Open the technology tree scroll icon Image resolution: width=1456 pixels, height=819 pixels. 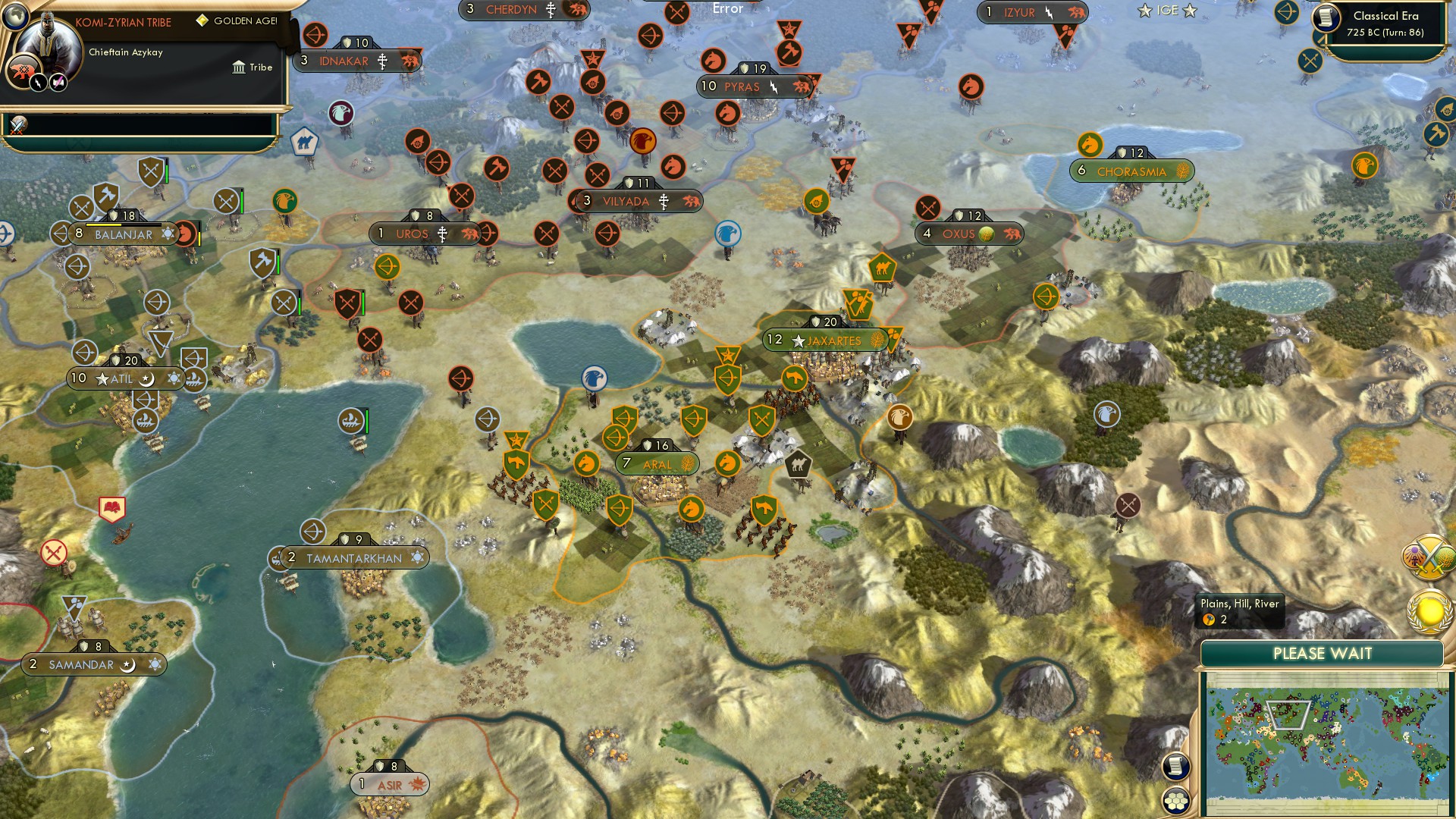[1176, 766]
